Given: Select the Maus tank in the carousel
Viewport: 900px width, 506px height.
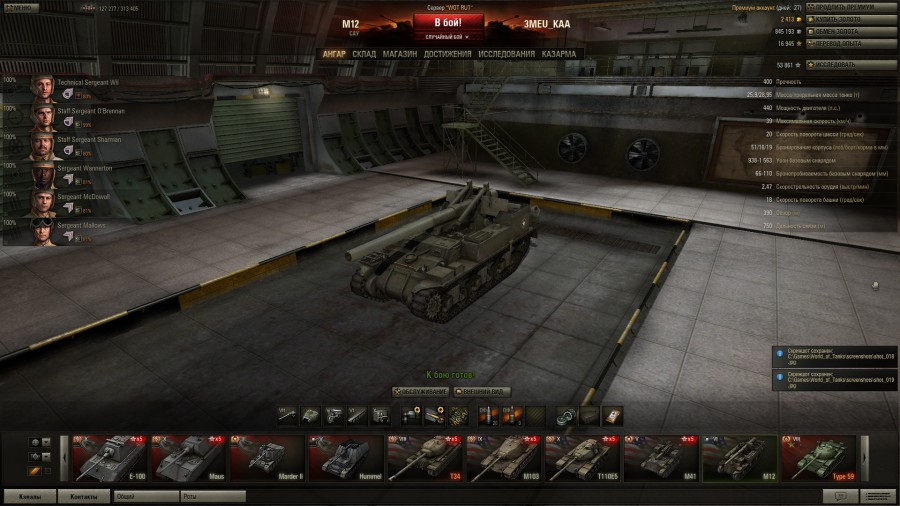Looking at the screenshot, I should click(188, 459).
